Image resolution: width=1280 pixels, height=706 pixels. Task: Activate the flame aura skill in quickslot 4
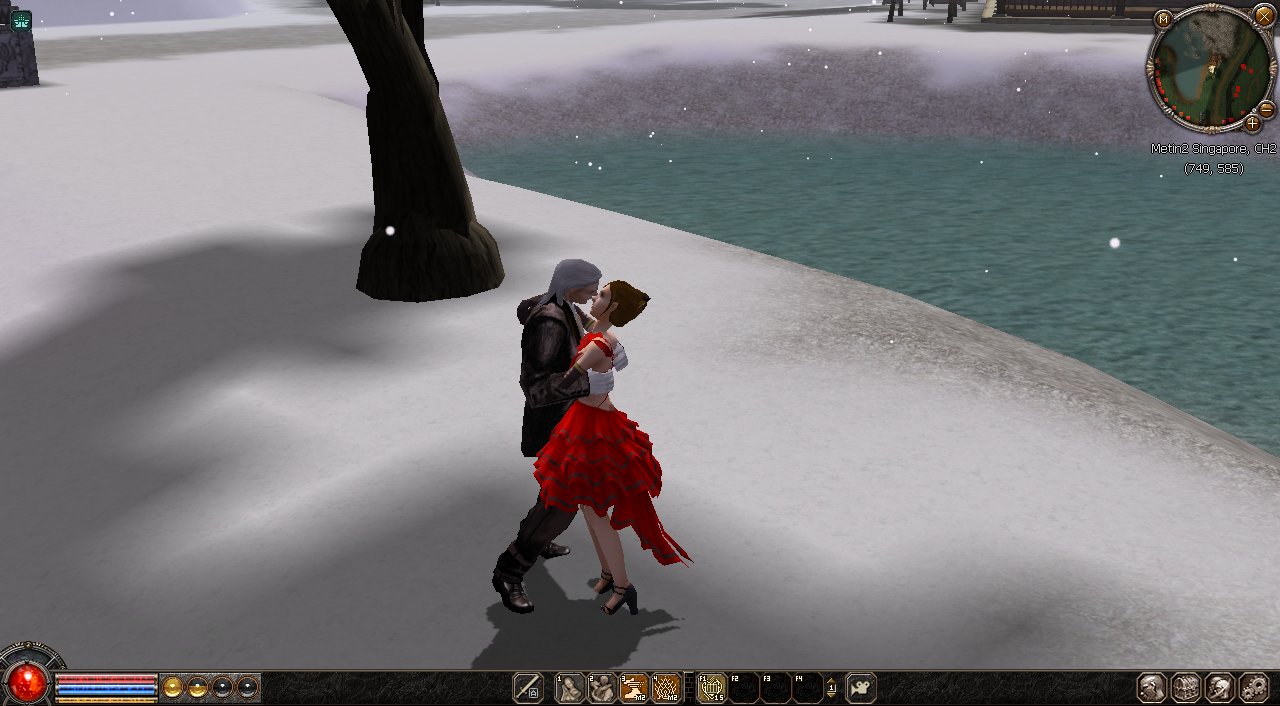point(666,688)
